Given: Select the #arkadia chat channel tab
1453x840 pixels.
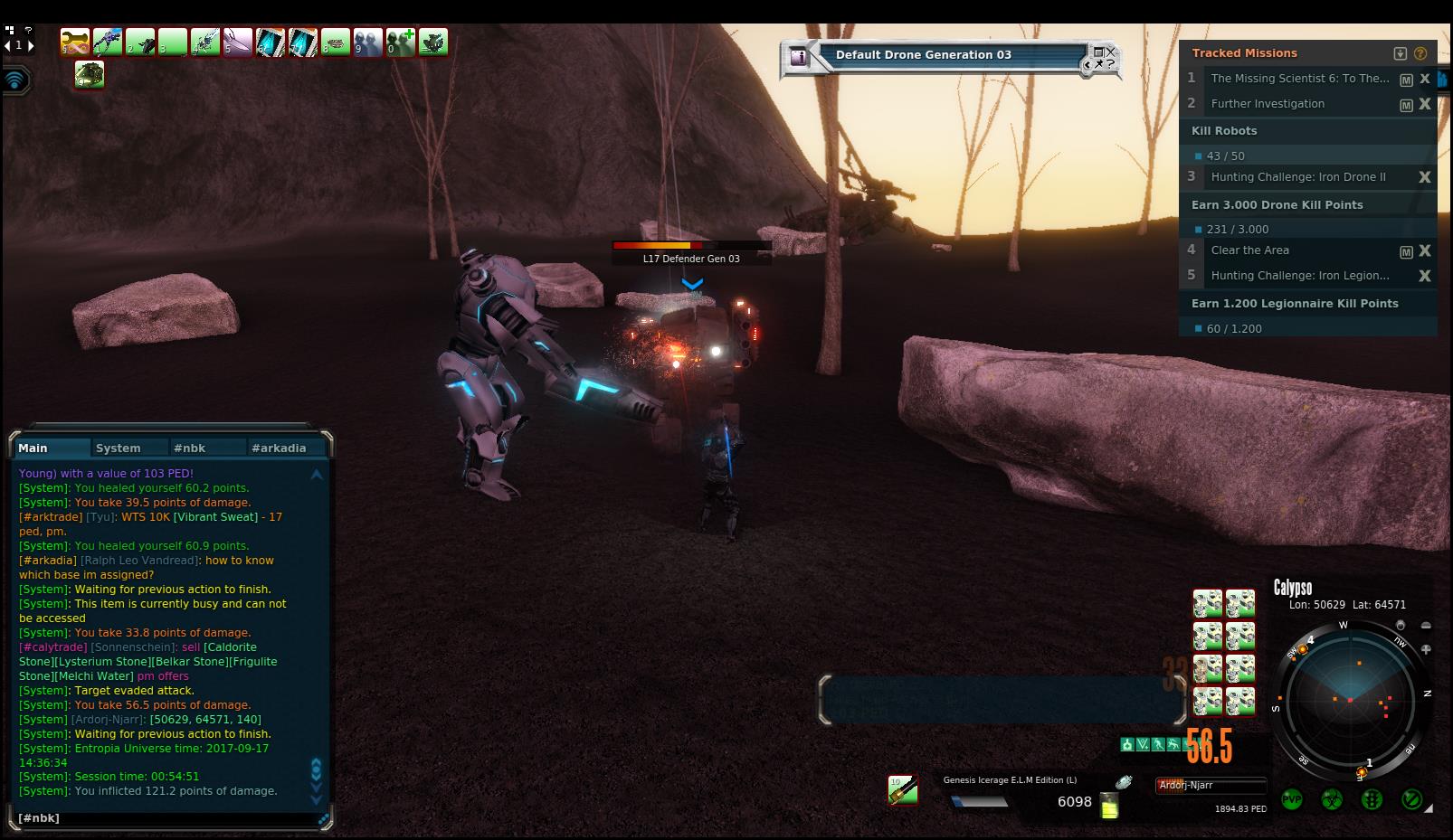Looking at the screenshot, I should 279,448.
